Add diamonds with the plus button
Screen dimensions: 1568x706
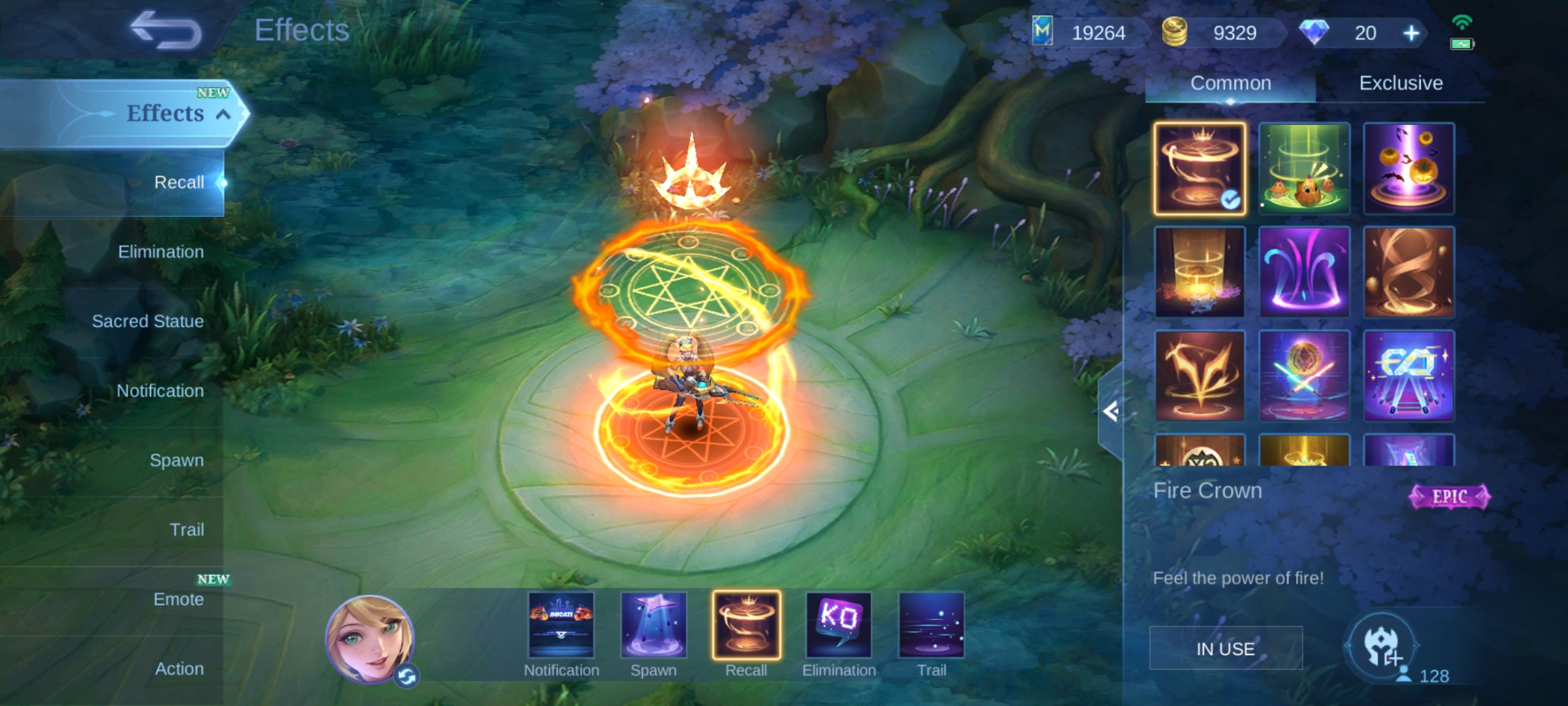coord(1411,33)
